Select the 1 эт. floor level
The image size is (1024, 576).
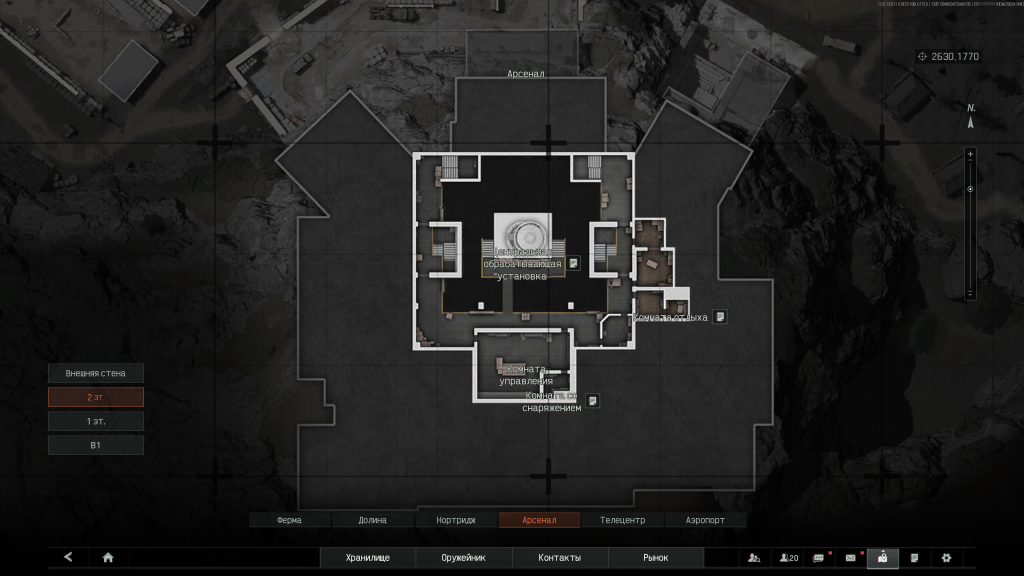click(x=96, y=421)
